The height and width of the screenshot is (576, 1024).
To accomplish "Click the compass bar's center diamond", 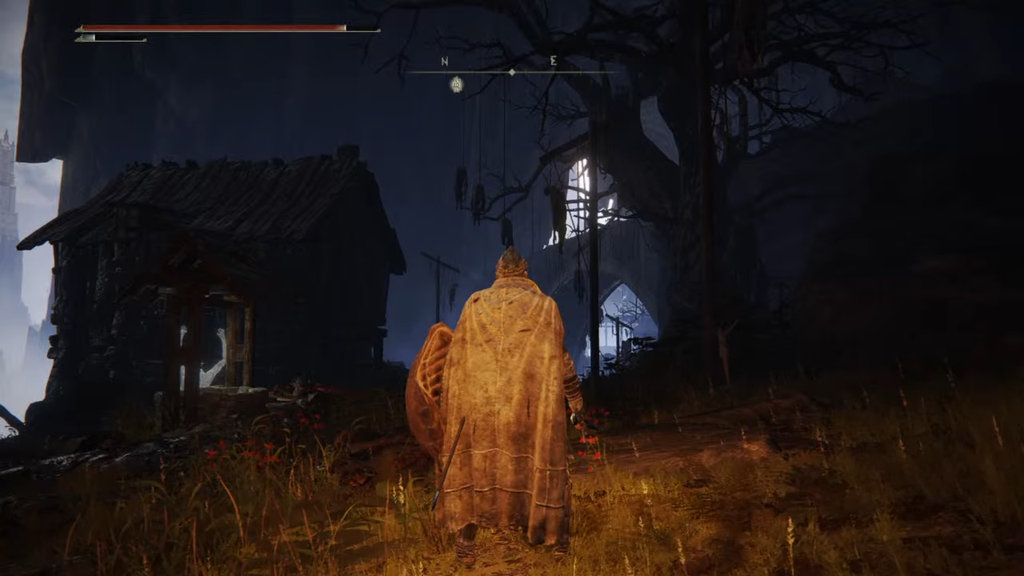I will [512, 72].
